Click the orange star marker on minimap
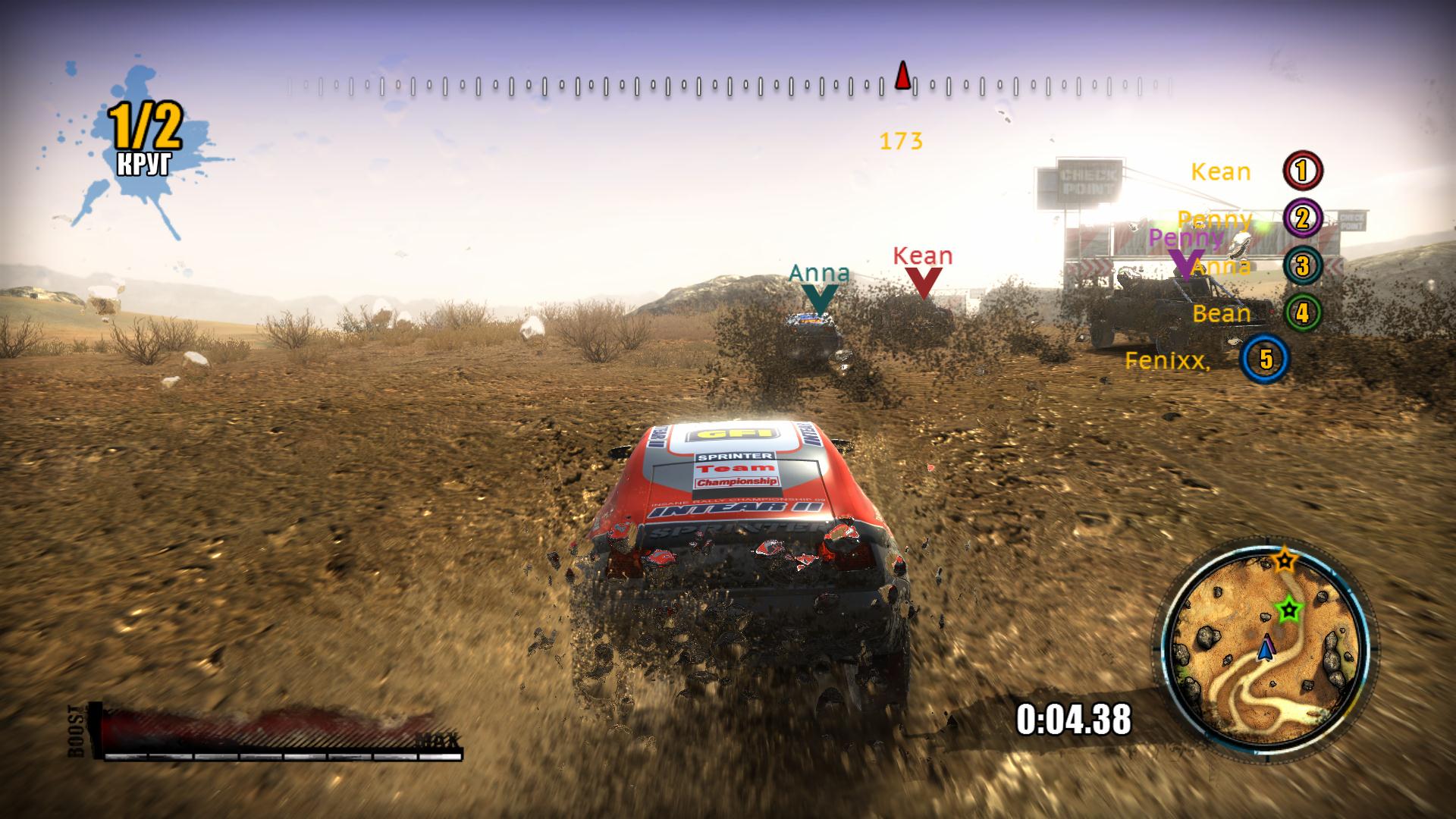This screenshot has height=819, width=1456. pyautogui.click(x=1284, y=561)
